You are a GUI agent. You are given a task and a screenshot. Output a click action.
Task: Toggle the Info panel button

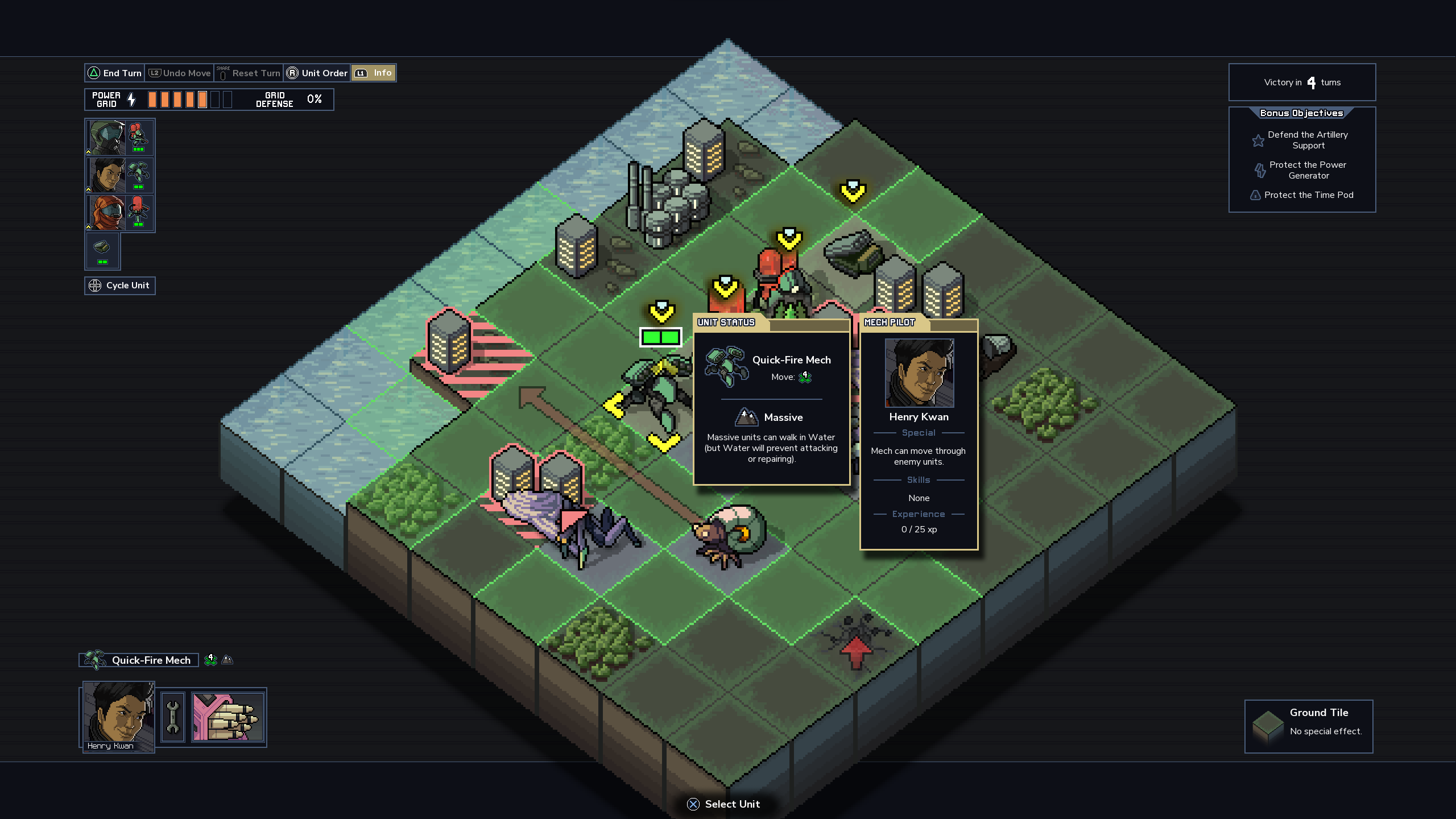click(373, 73)
